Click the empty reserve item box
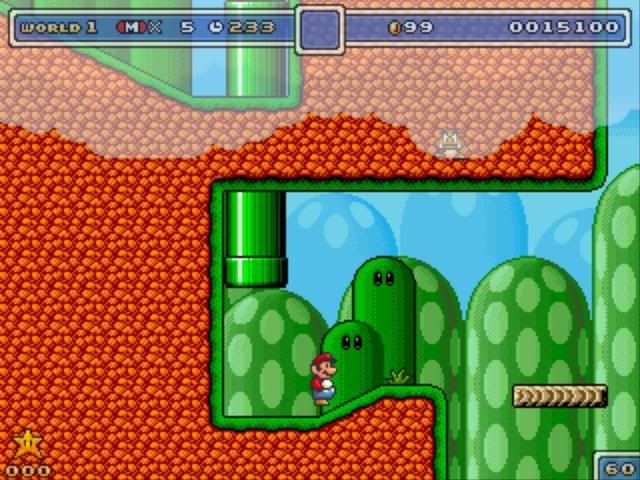Image resolution: width=640 pixels, height=480 pixels. [x=320, y=29]
